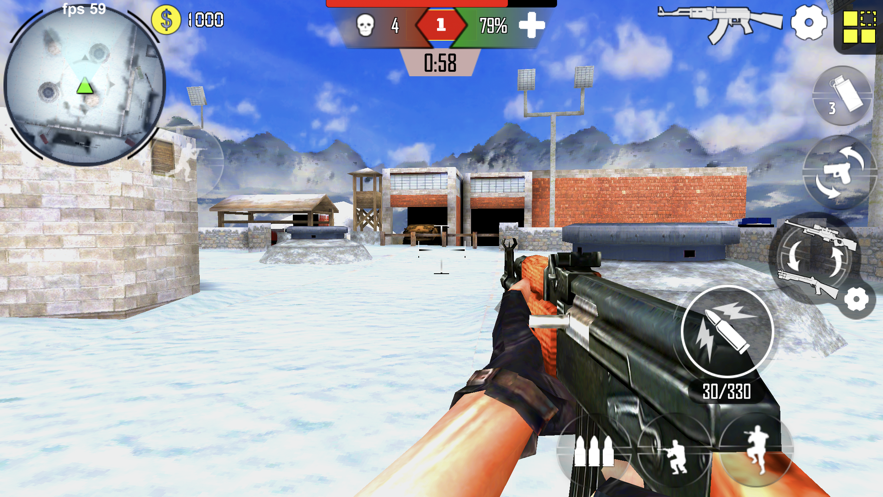Image resolution: width=883 pixels, height=497 pixels.
Task: Open settings with the top gear icon
Action: pos(808,22)
